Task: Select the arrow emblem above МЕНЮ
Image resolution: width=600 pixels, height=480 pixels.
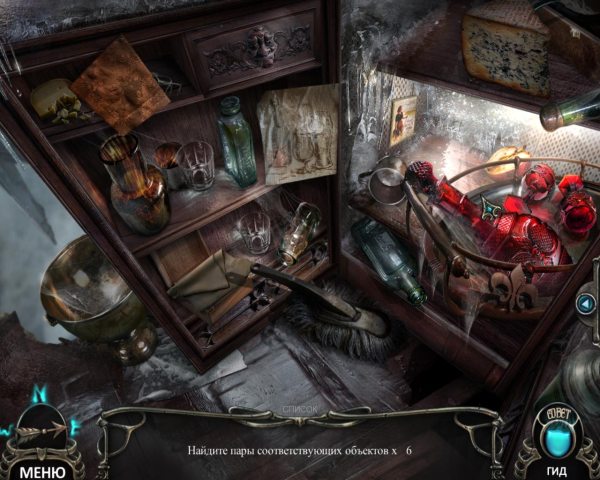Action: click(x=42, y=427)
